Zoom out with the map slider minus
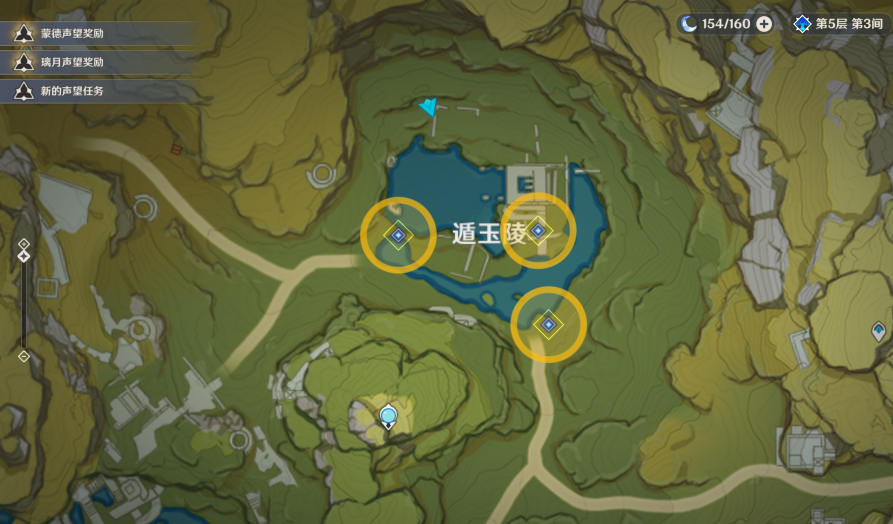Image resolution: width=893 pixels, height=524 pixels. click(24, 356)
